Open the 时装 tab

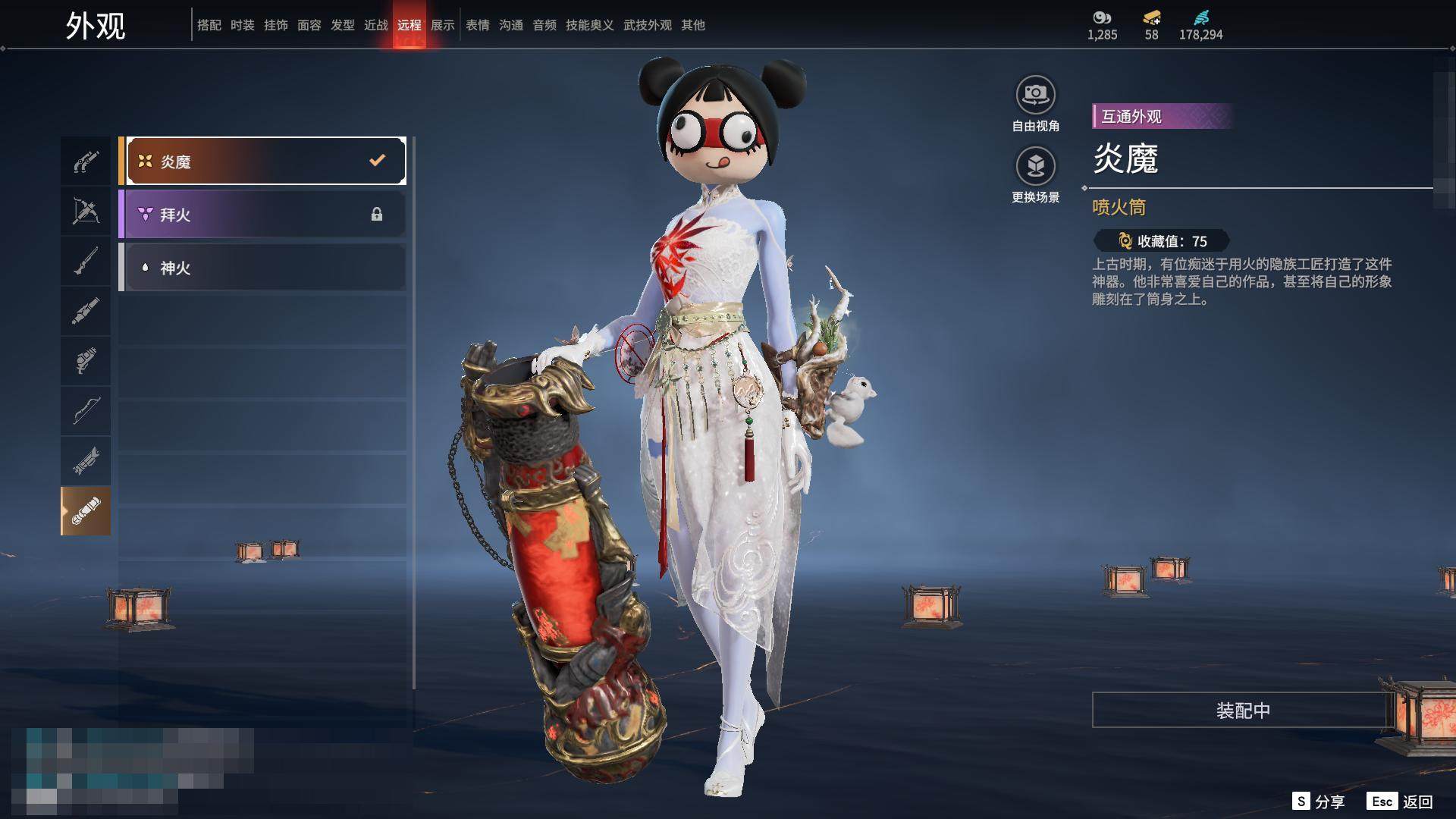(243, 25)
